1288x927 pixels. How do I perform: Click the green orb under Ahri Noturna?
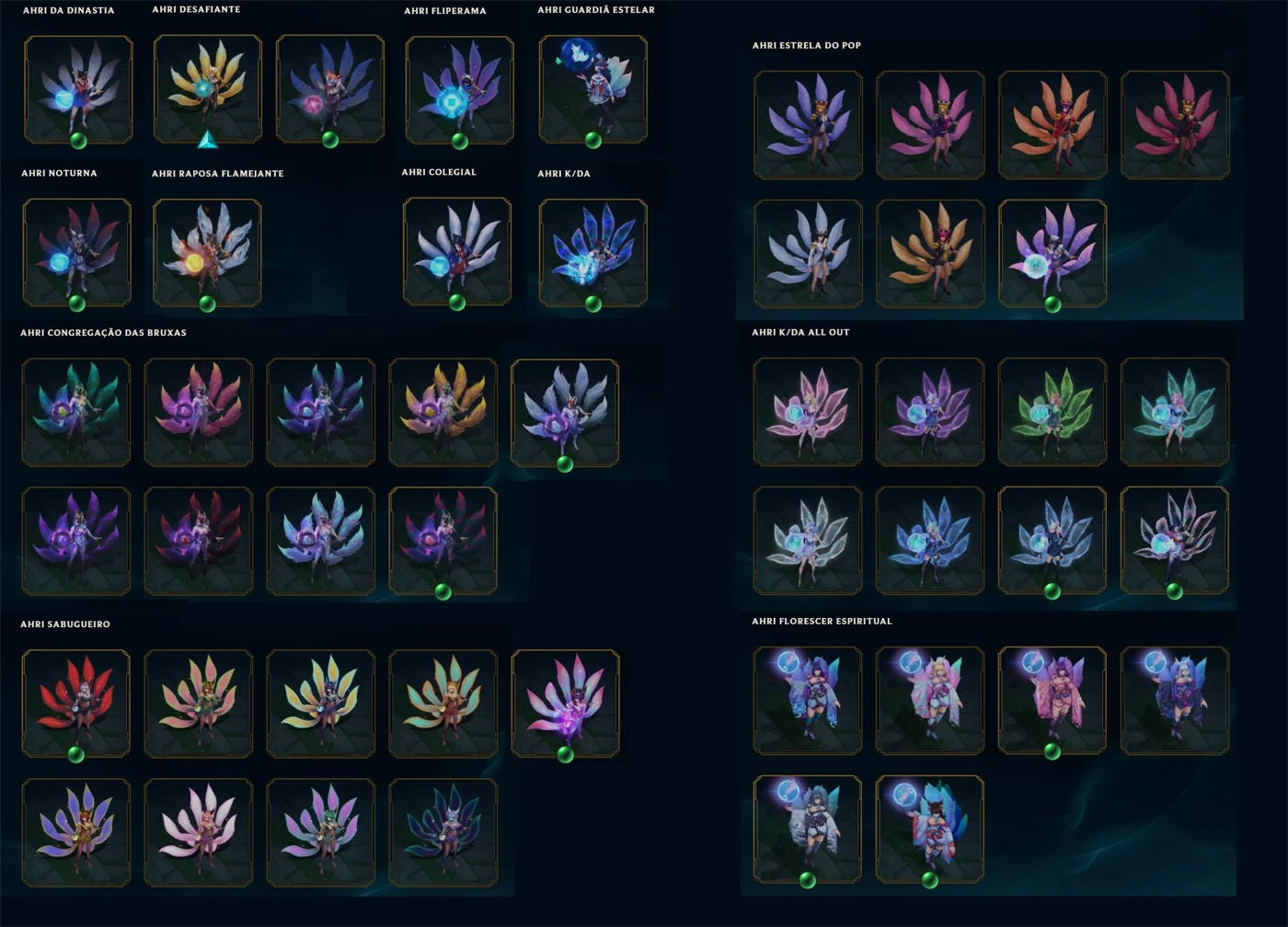[x=77, y=303]
